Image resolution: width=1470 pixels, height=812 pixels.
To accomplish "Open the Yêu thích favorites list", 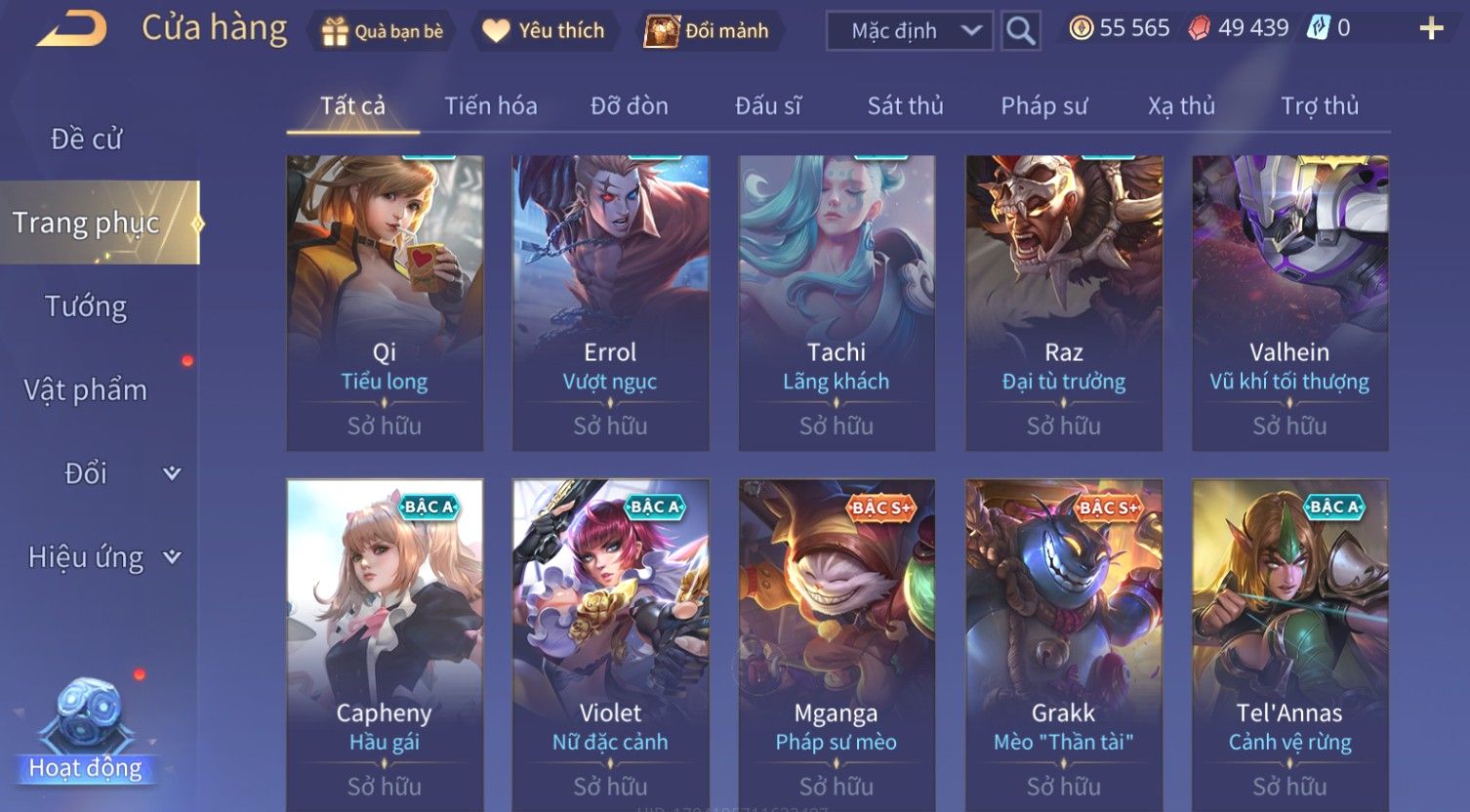I will (x=544, y=31).
